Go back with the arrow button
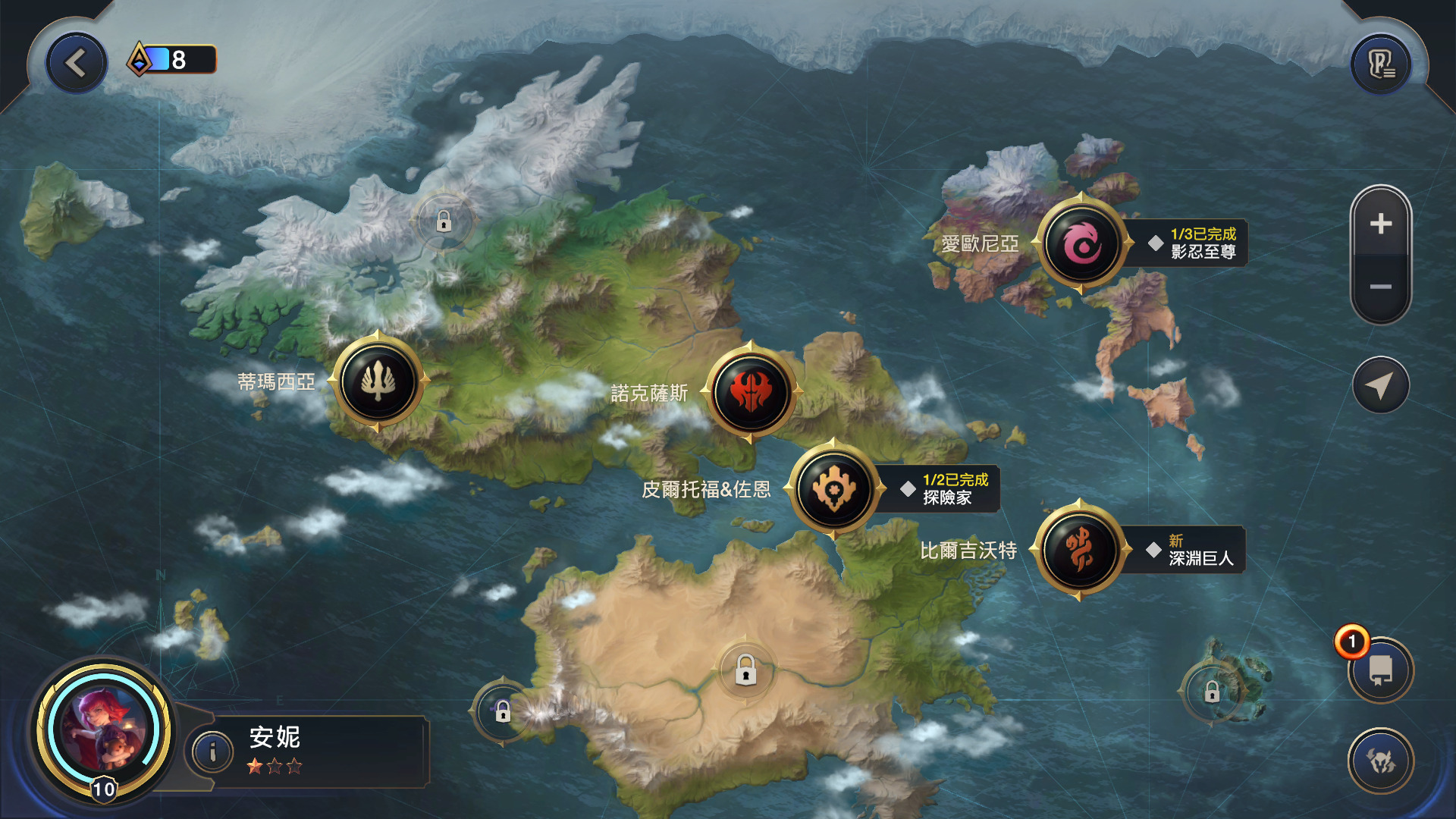The height and width of the screenshot is (819, 1456). [x=76, y=63]
